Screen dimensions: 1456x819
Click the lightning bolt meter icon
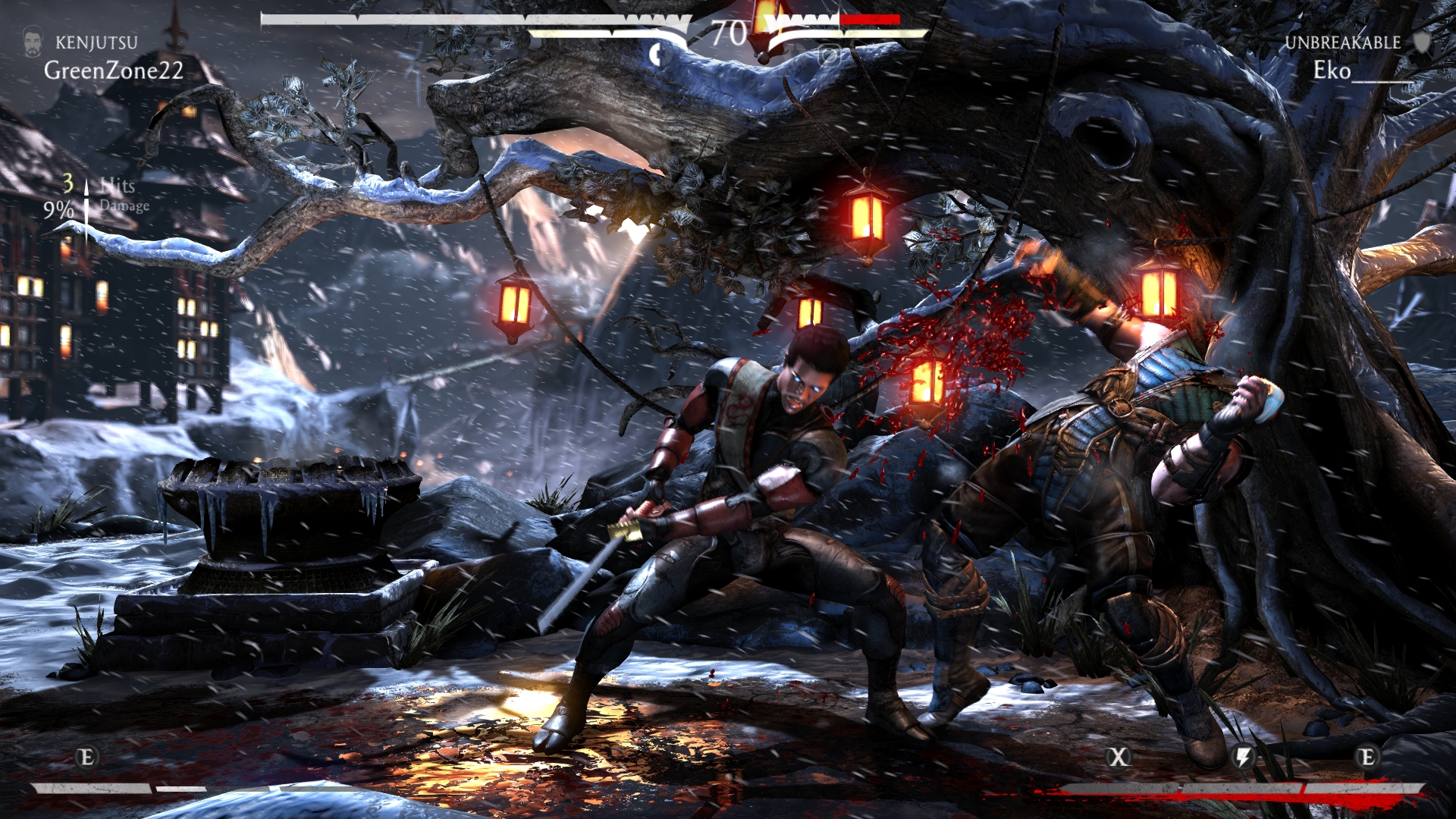click(x=1244, y=756)
